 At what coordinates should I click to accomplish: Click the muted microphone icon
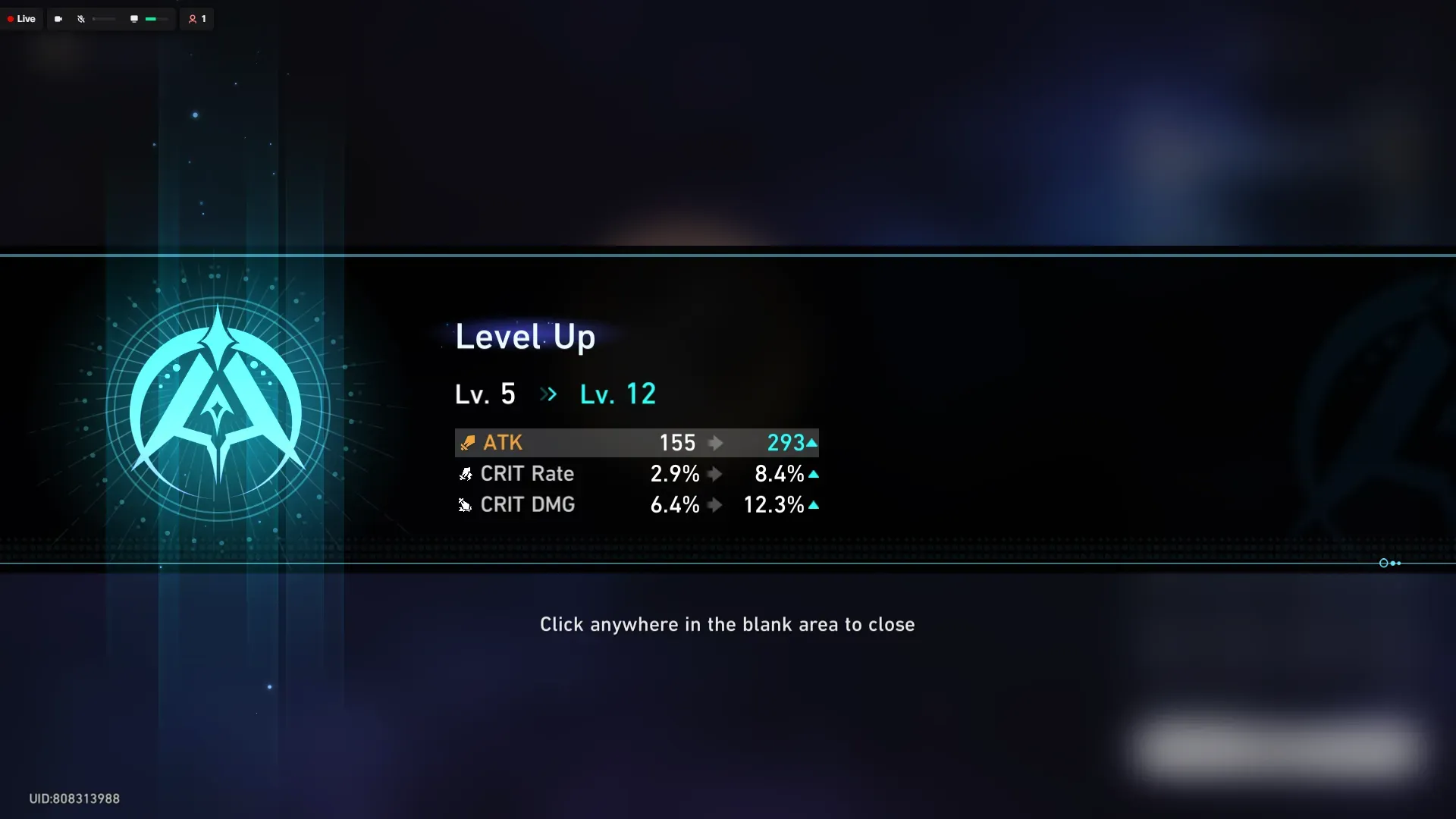click(x=81, y=18)
